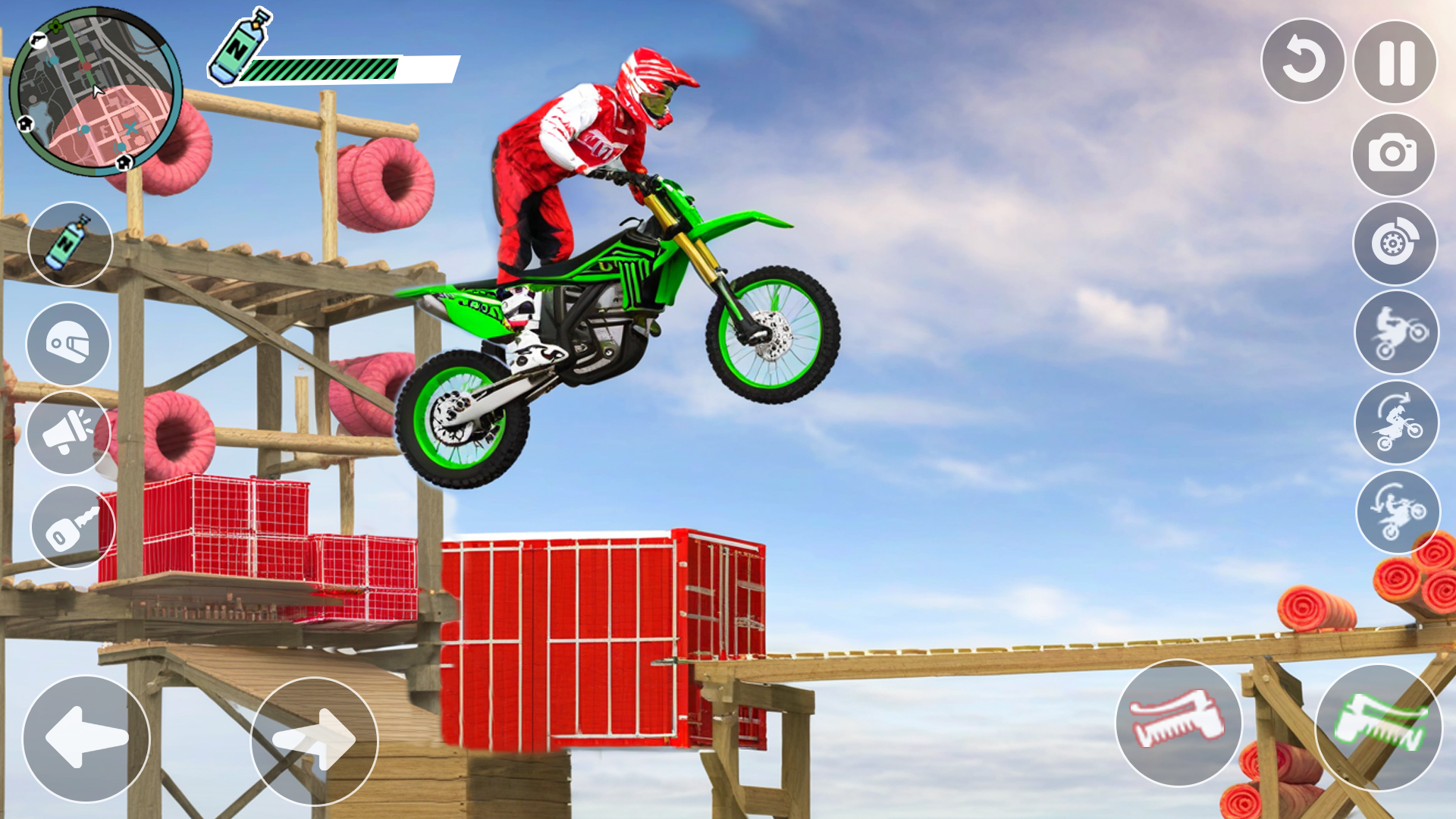The height and width of the screenshot is (819, 1456).
Task: Select the key unlock icon
Action: coord(71,526)
